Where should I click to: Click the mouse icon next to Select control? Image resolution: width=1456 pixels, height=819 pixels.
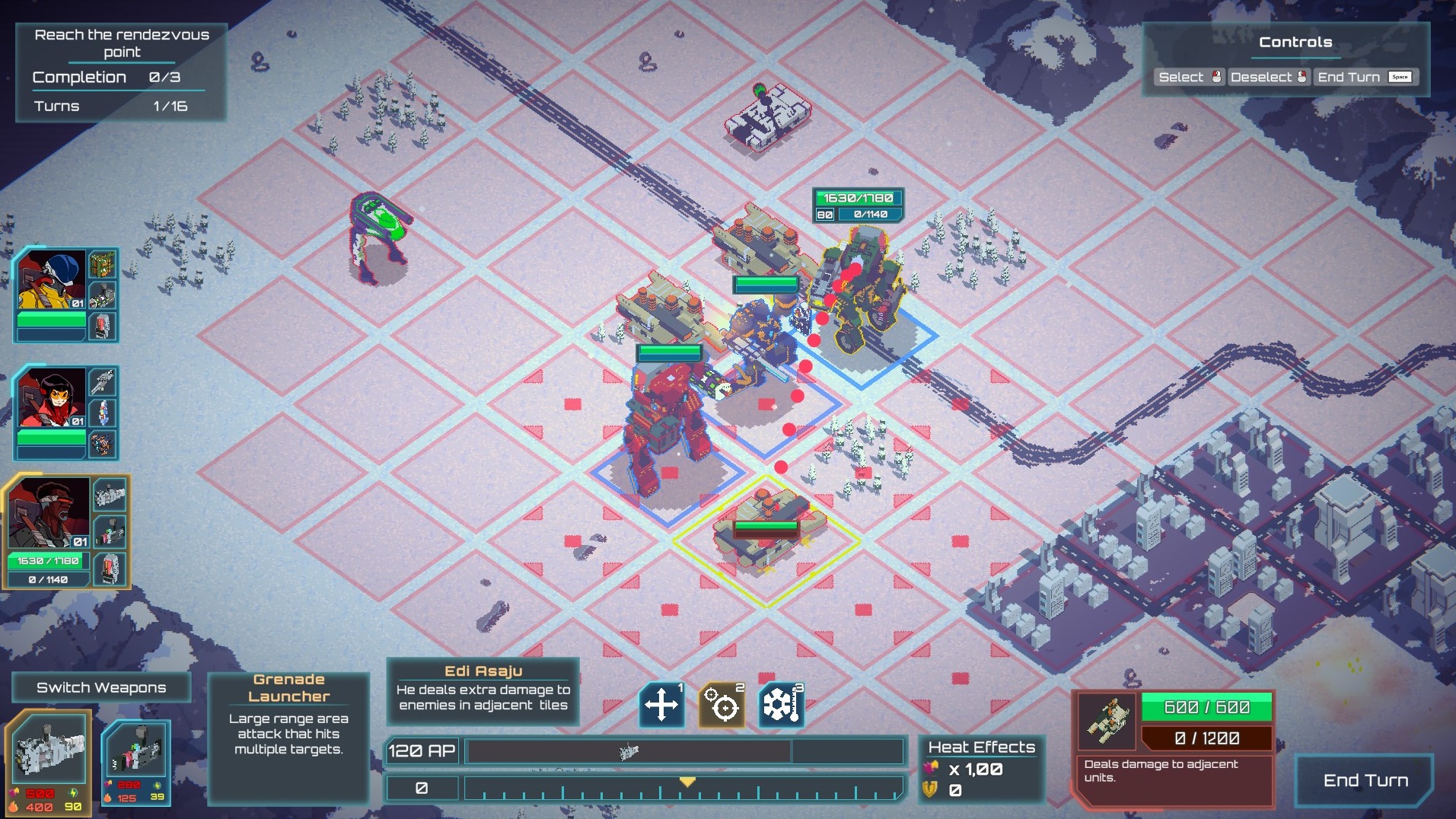pyautogui.click(x=1218, y=76)
